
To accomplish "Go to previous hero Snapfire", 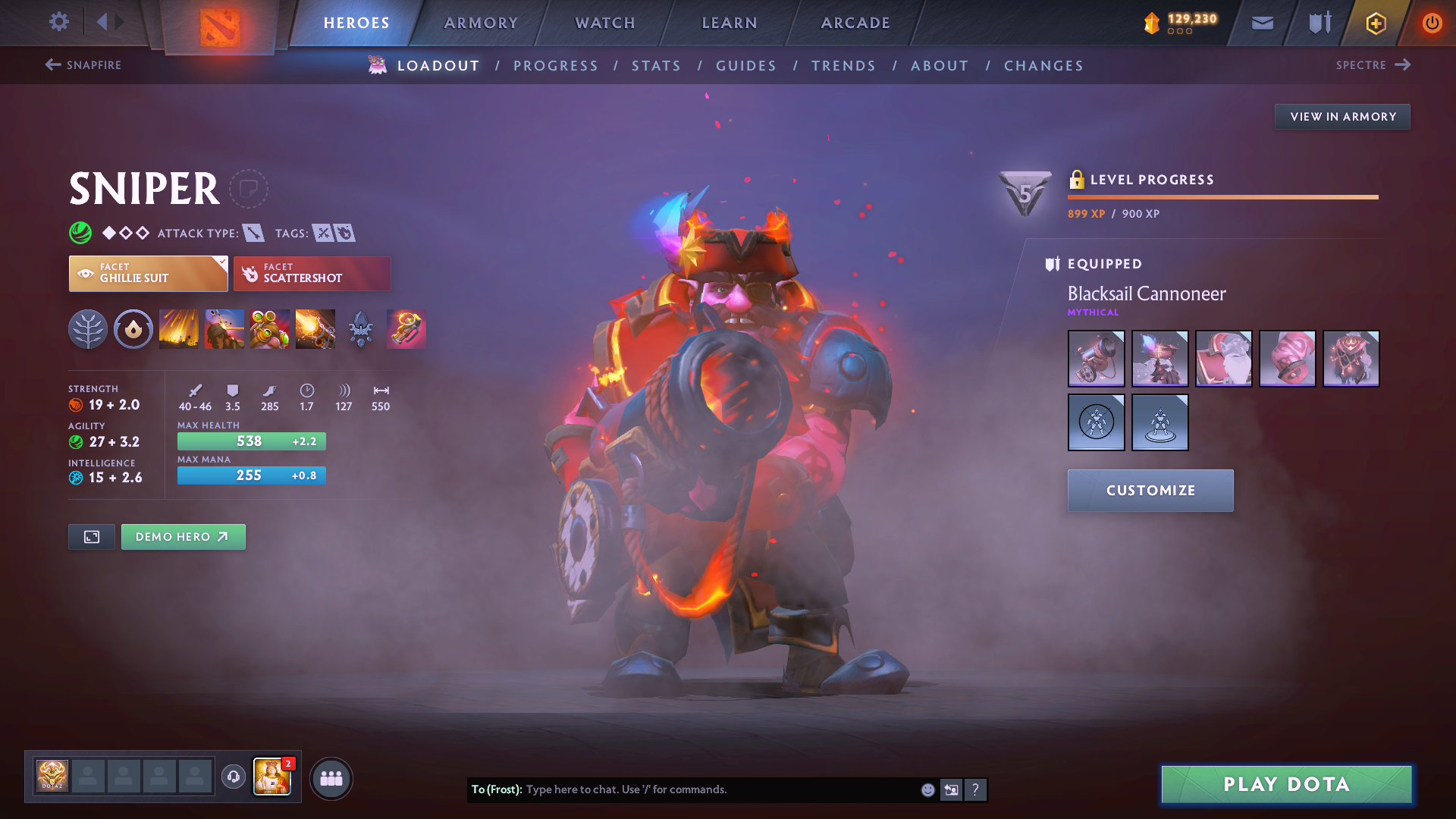I will pyautogui.click(x=83, y=65).
